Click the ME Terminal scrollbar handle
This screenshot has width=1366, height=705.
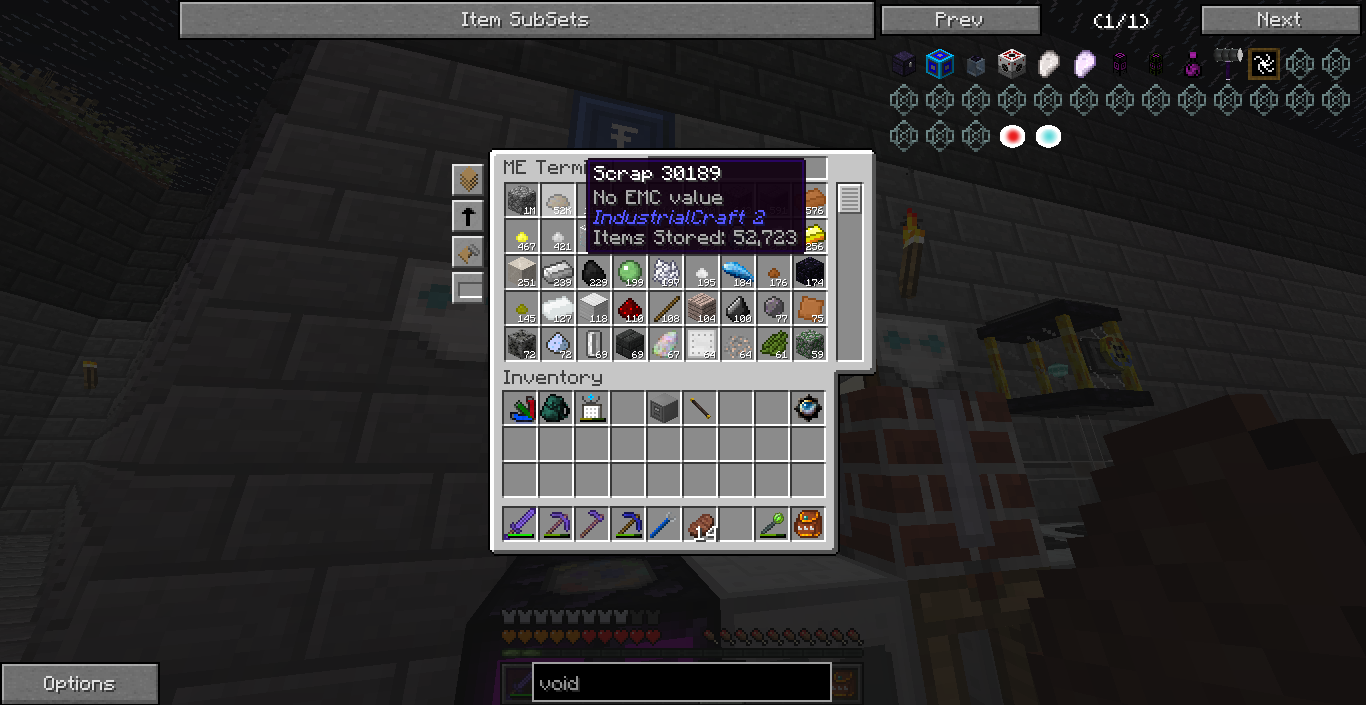coord(850,199)
